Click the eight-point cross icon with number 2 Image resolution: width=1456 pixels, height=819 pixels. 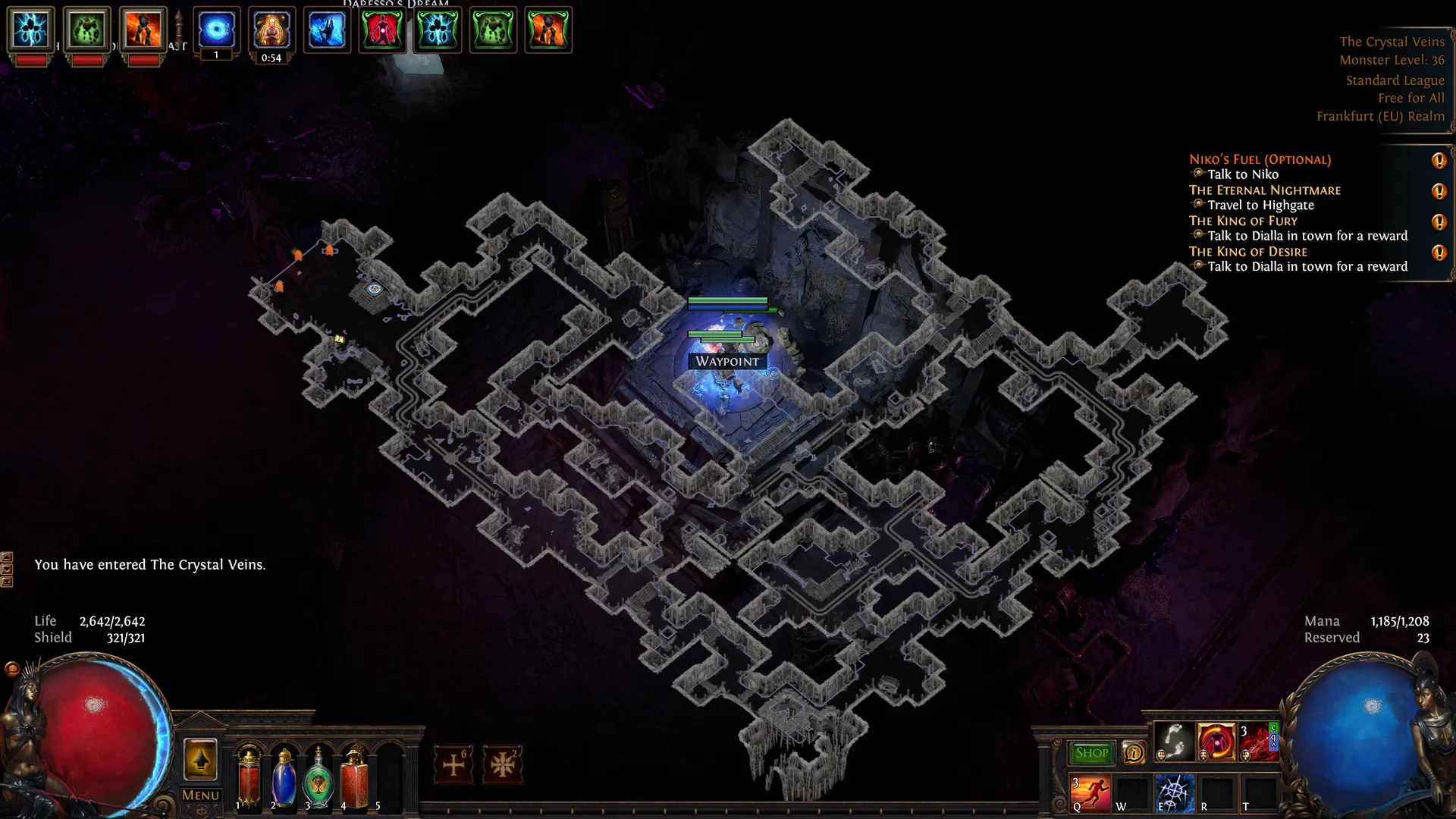[502, 764]
